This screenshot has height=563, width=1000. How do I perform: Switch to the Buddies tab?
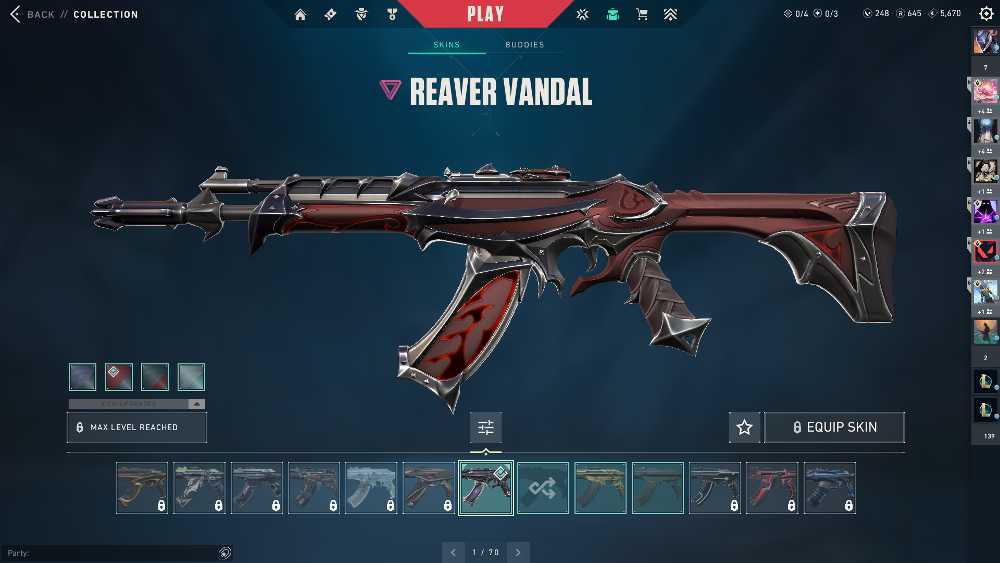tap(524, 45)
